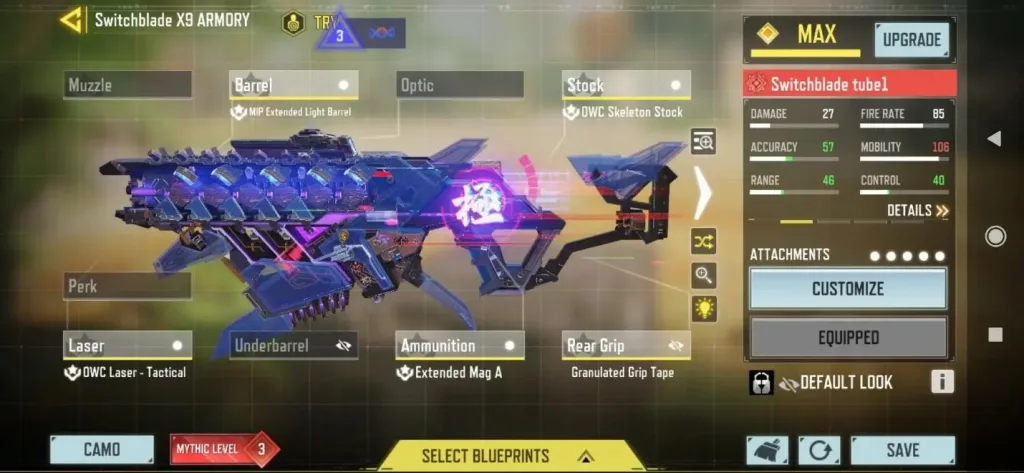The width and height of the screenshot is (1024, 473).
Task: Tap the CUSTOMIZE button
Action: click(x=848, y=289)
